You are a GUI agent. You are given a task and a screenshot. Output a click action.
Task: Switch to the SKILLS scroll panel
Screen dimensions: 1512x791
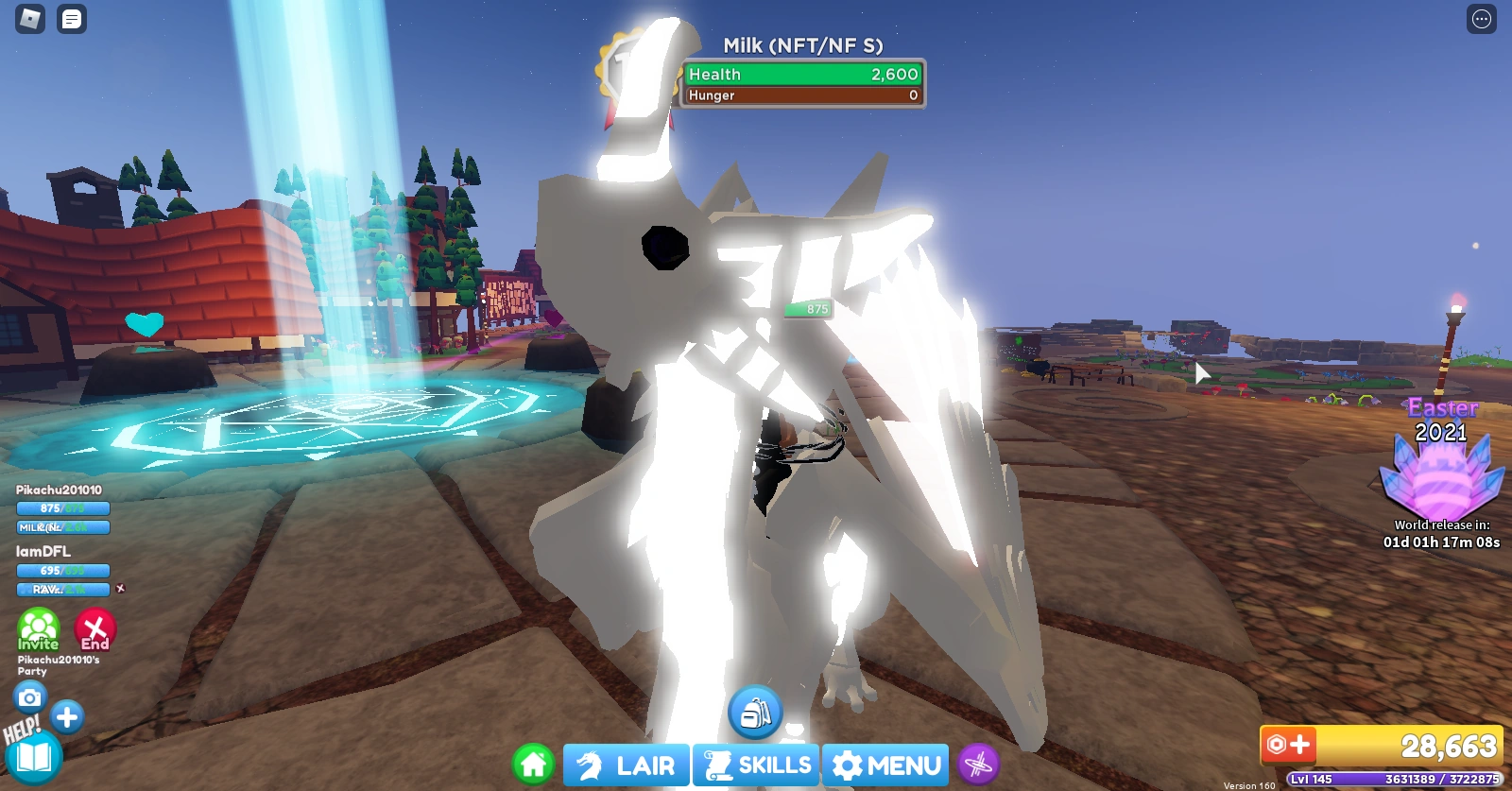pos(756,765)
